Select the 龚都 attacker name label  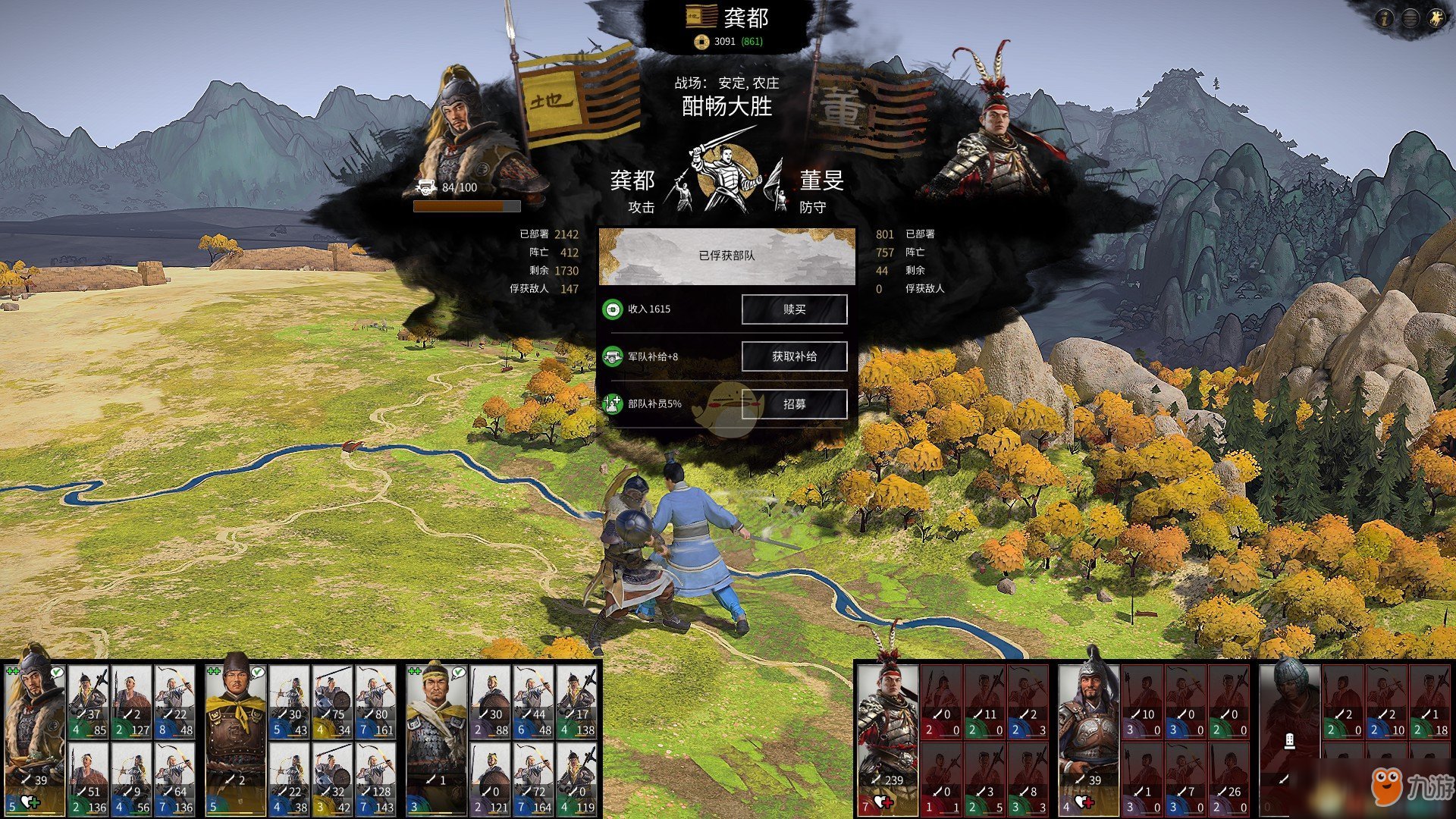point(634,181)
